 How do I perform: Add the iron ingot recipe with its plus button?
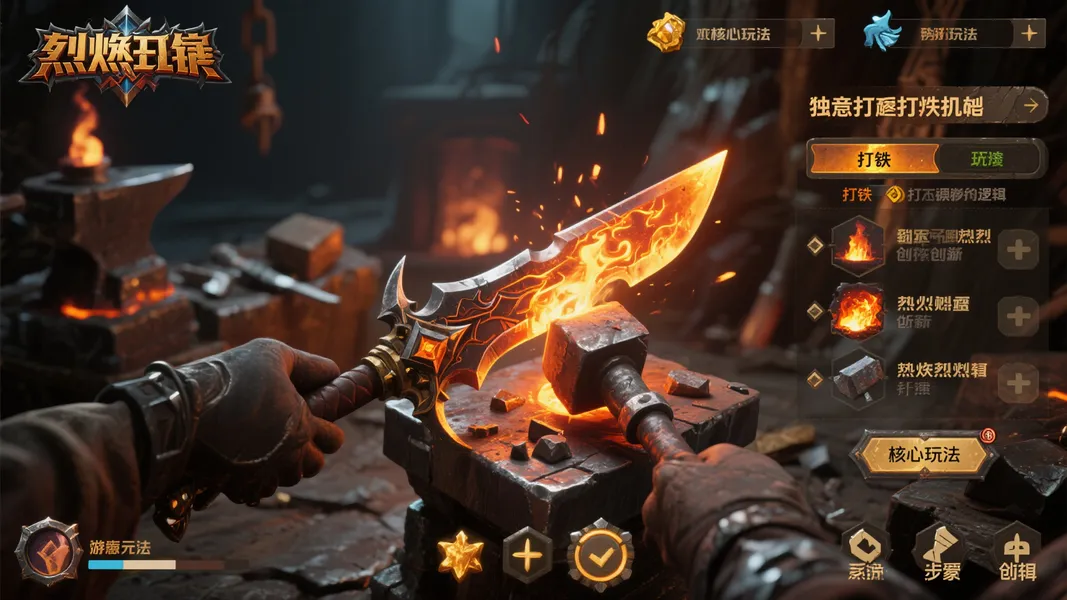1019,382
